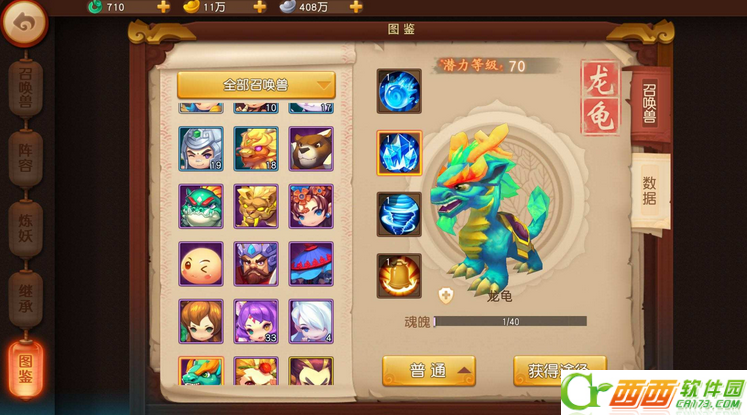This screenshot has height=415, width=747.
Task: Select the whirlwind tornado skill icon
Action: [x=399, y=214]
